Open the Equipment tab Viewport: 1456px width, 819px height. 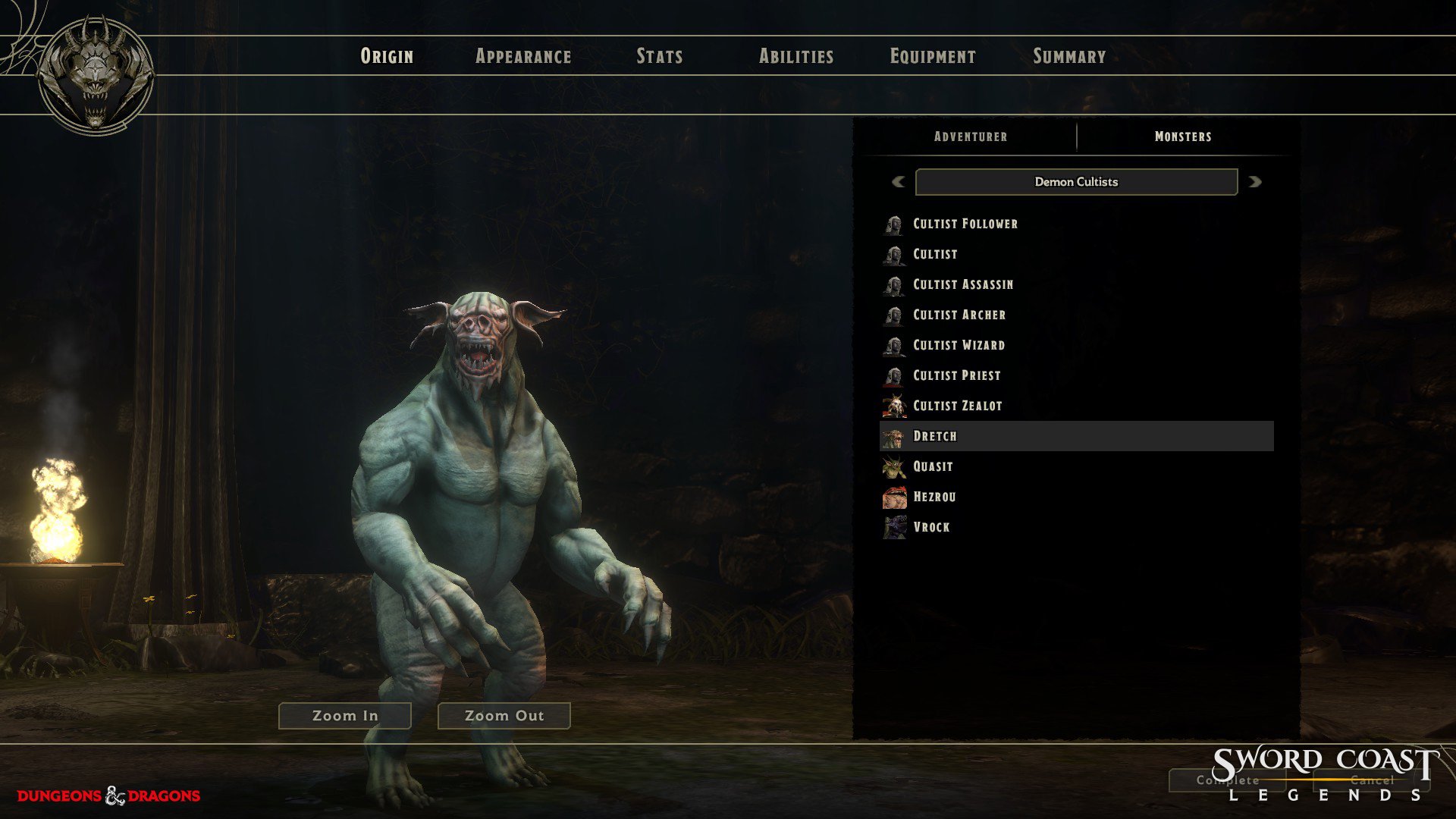(933, 56)
